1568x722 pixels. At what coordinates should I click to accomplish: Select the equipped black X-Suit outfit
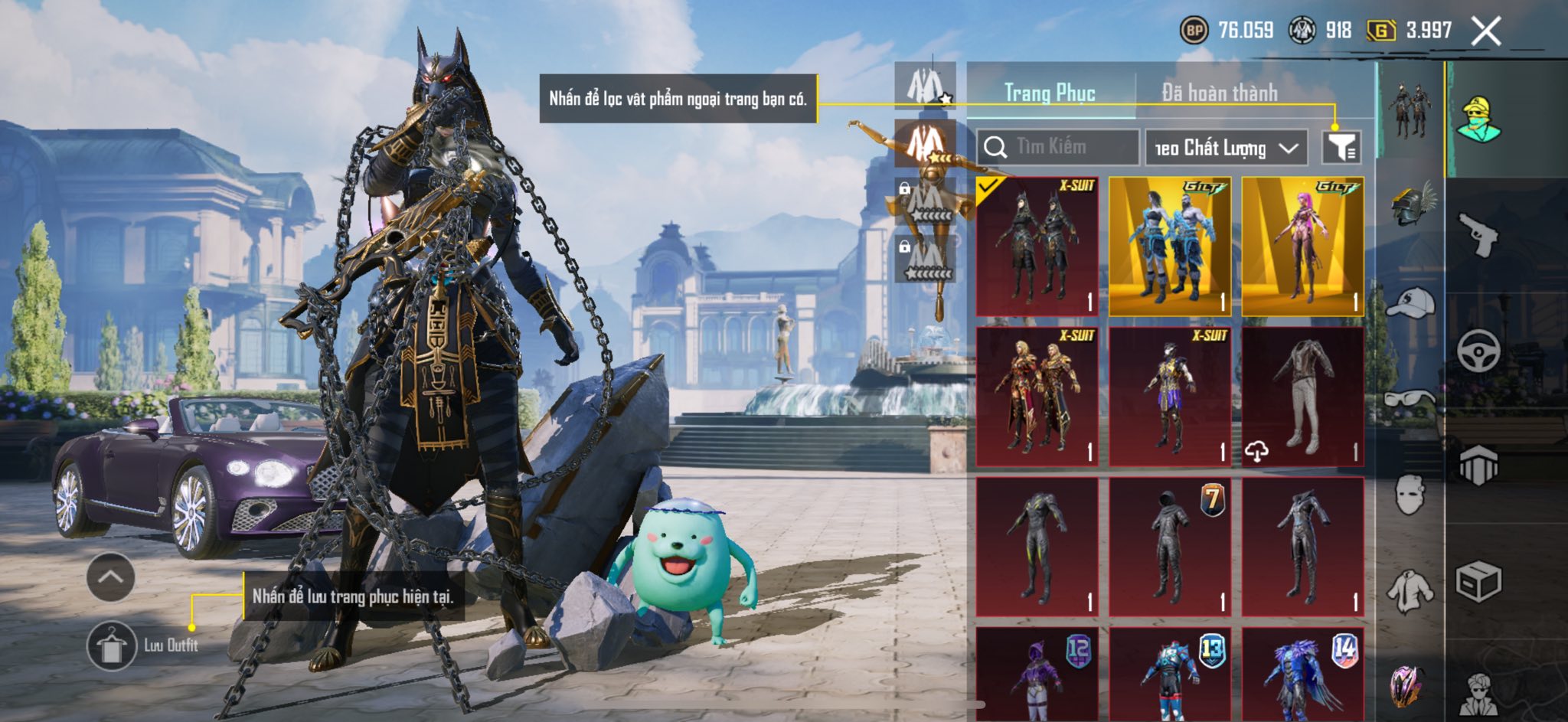[x=1037, y=247]
